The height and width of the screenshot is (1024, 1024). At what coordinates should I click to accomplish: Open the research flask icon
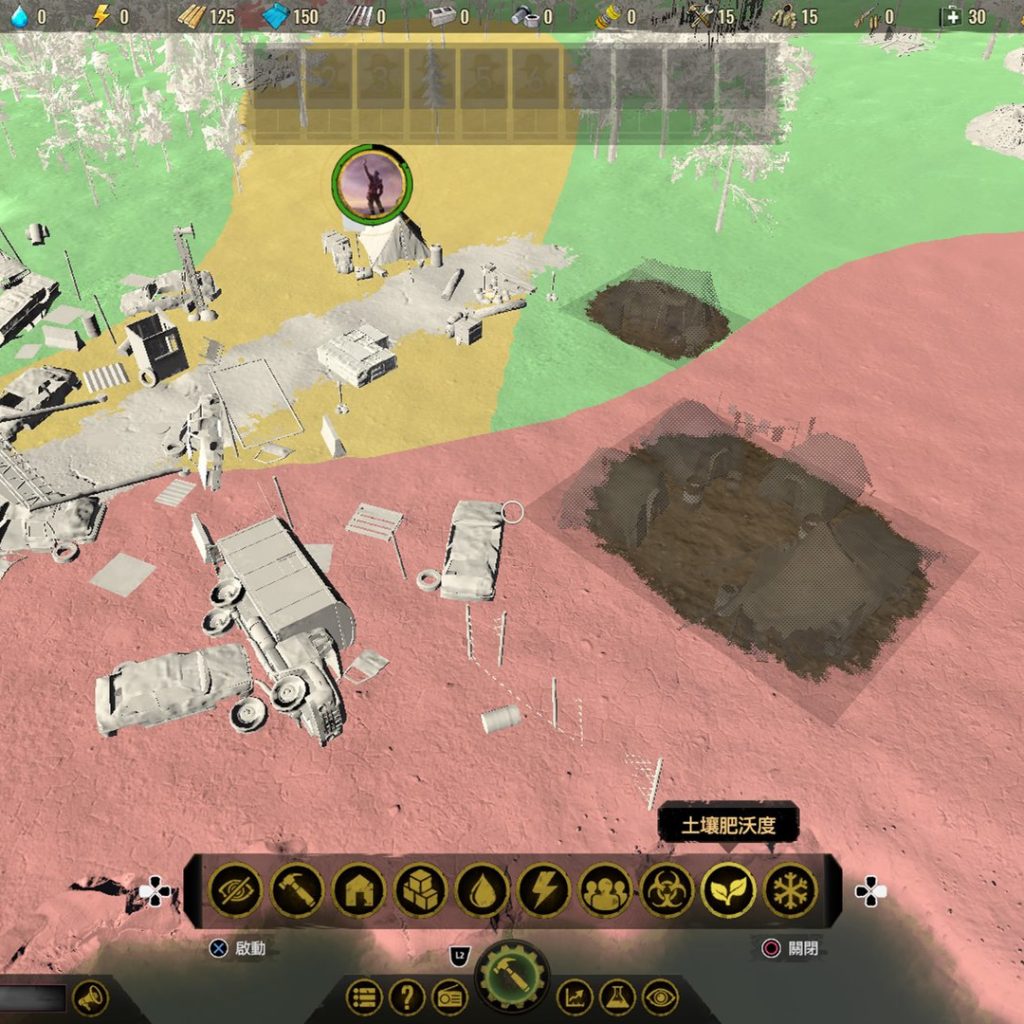(x=617, y=997)
